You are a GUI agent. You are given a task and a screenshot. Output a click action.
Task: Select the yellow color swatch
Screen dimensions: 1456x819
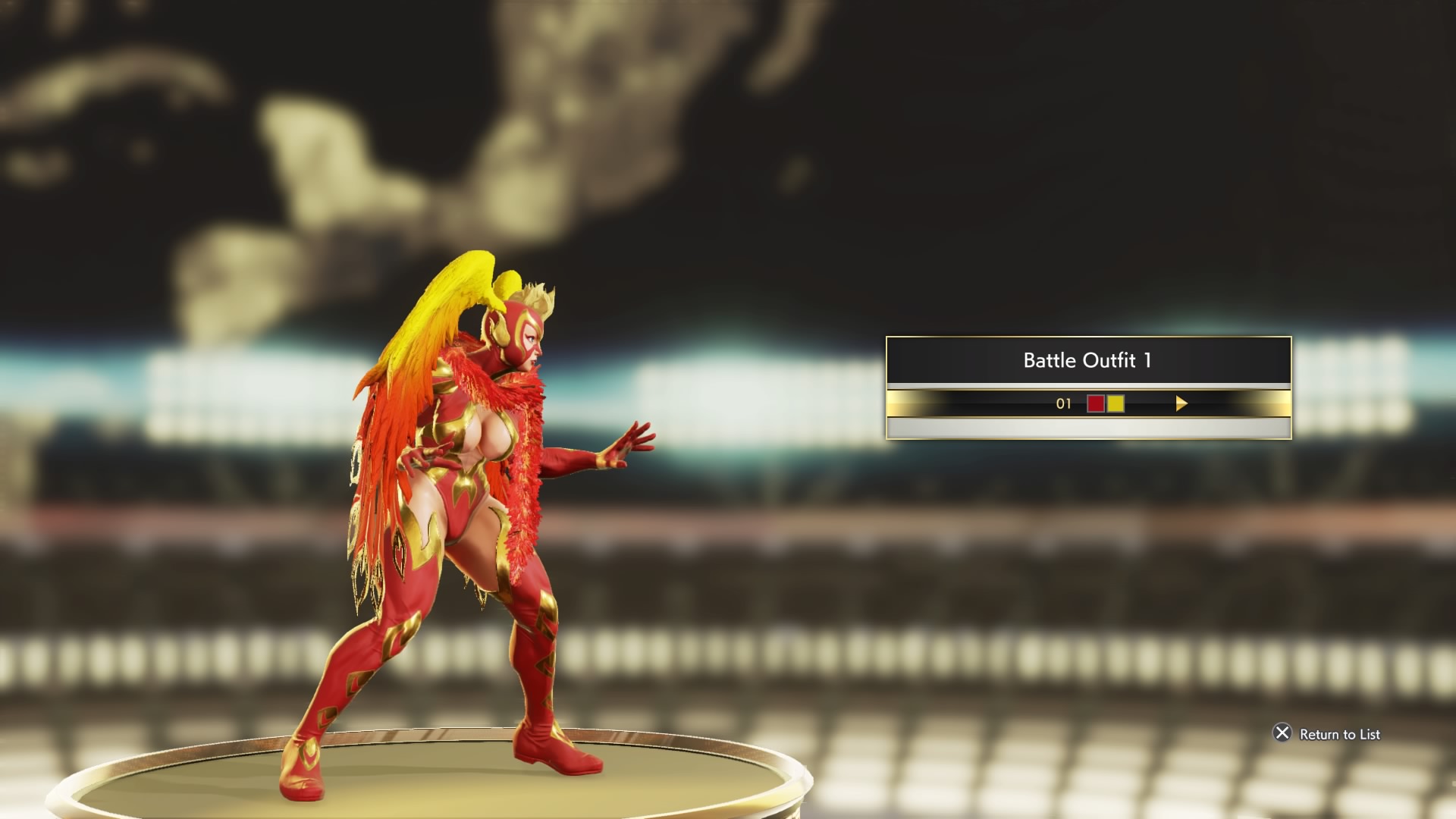(1116, 403)
